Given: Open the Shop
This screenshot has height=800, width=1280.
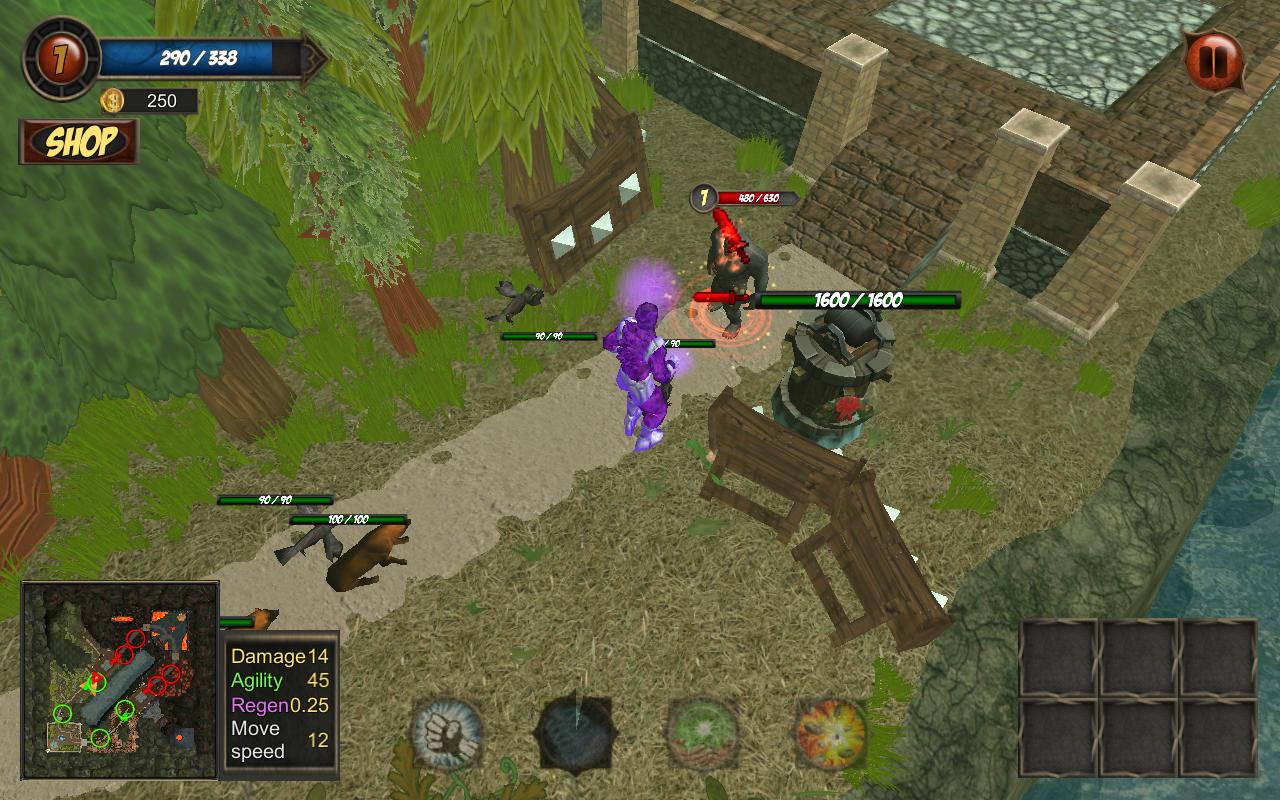Looking at the screenshot, I should [79, 142].
